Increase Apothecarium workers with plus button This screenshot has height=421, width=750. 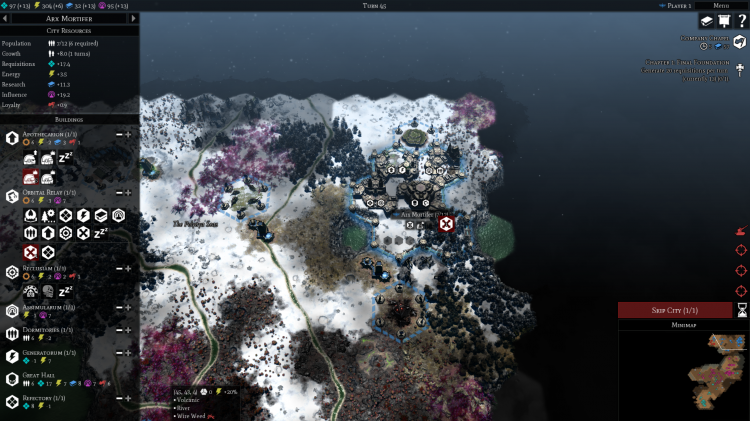(128, 133)
